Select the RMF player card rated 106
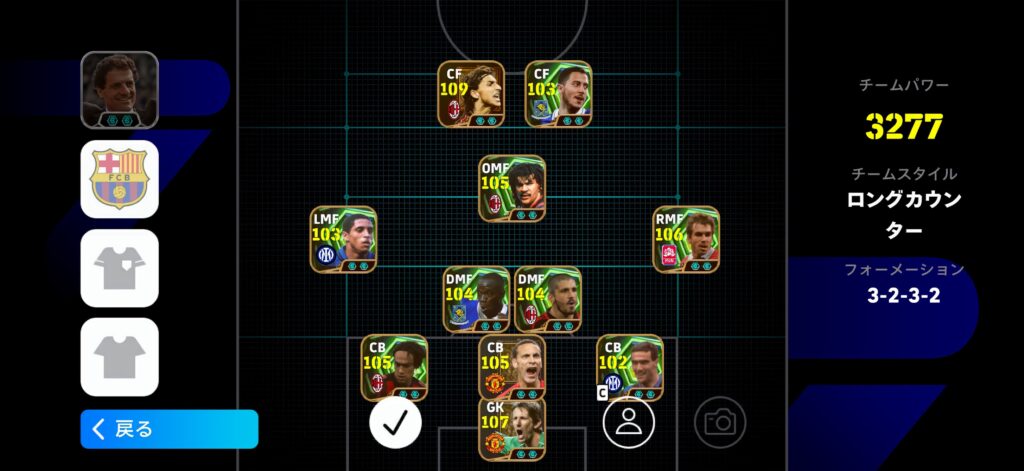The image size is (1024, 471). tap(686, 239)
